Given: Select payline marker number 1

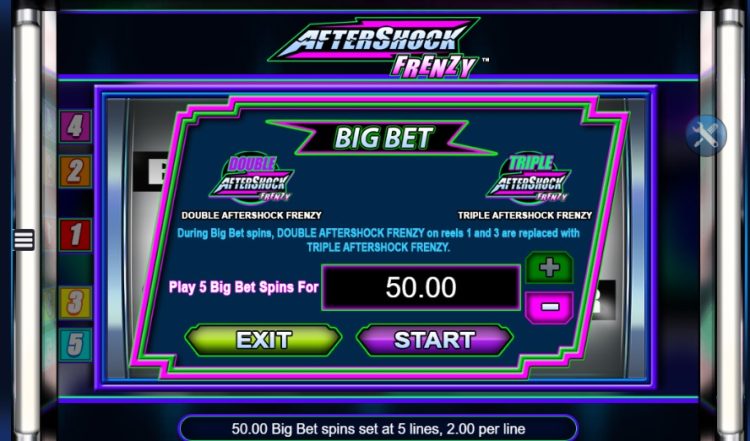Looking at the screenshot, I should [76, 236].
